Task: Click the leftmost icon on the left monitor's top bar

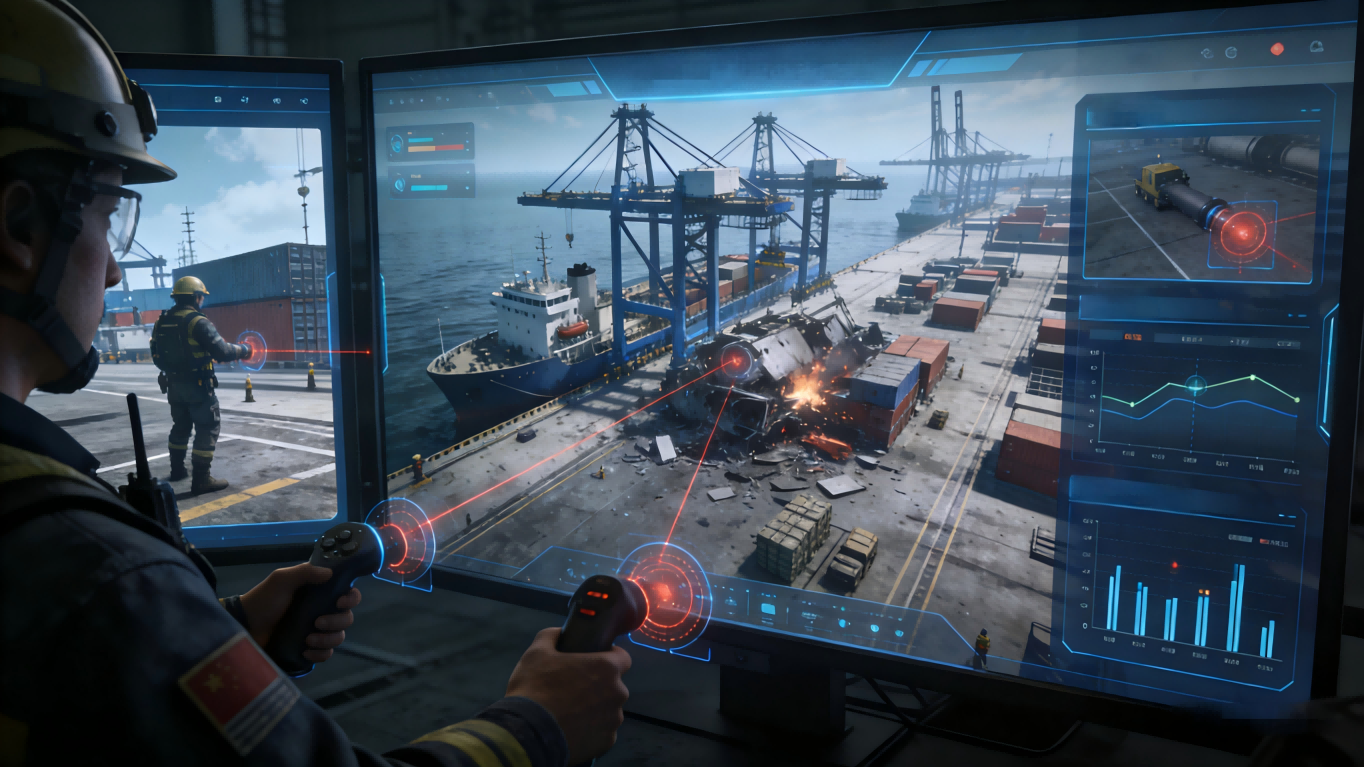Action: click(x=218, y=100)
